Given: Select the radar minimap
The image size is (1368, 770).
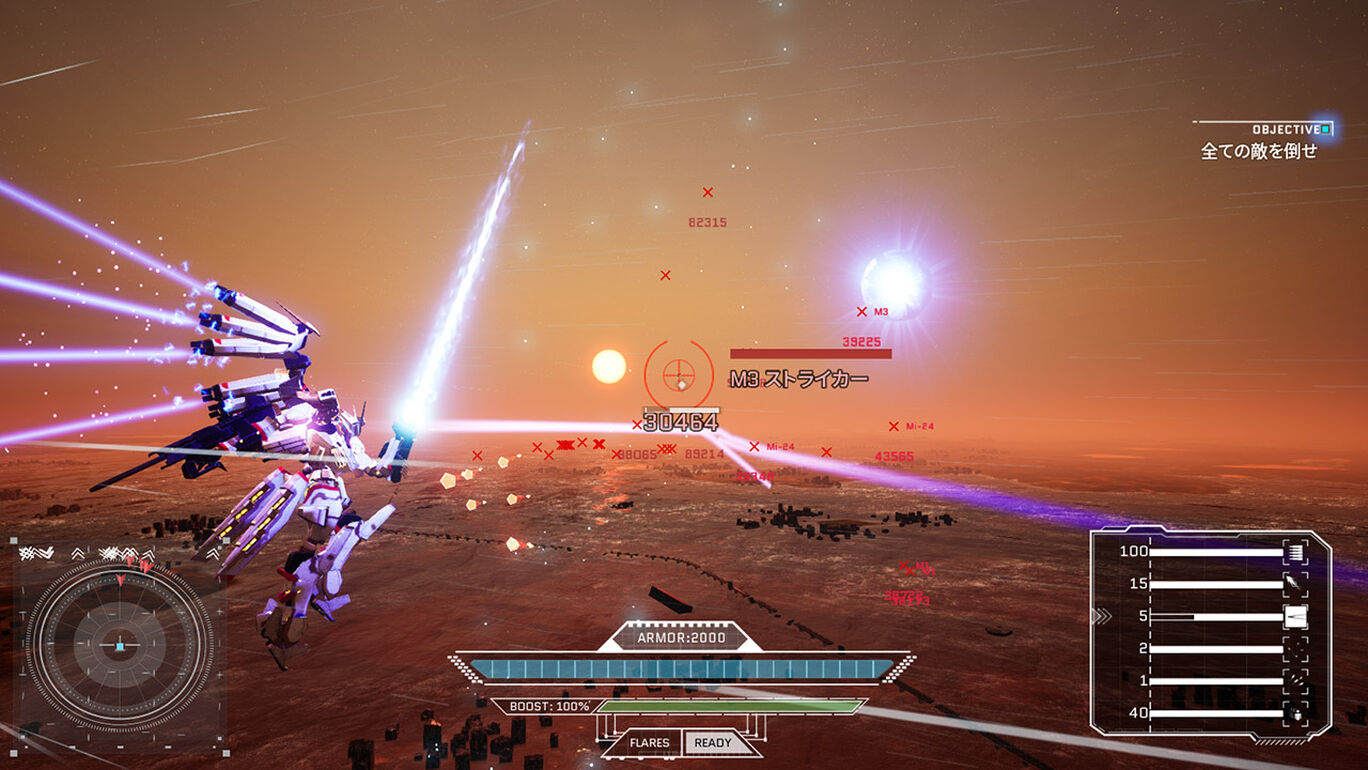Looking at the screenshot, I should point(119,645).
